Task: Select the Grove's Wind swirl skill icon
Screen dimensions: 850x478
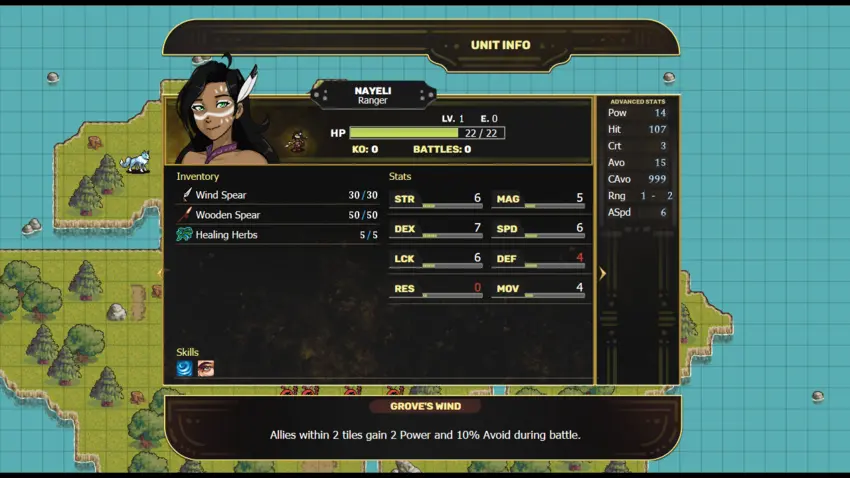Action: 185,368
